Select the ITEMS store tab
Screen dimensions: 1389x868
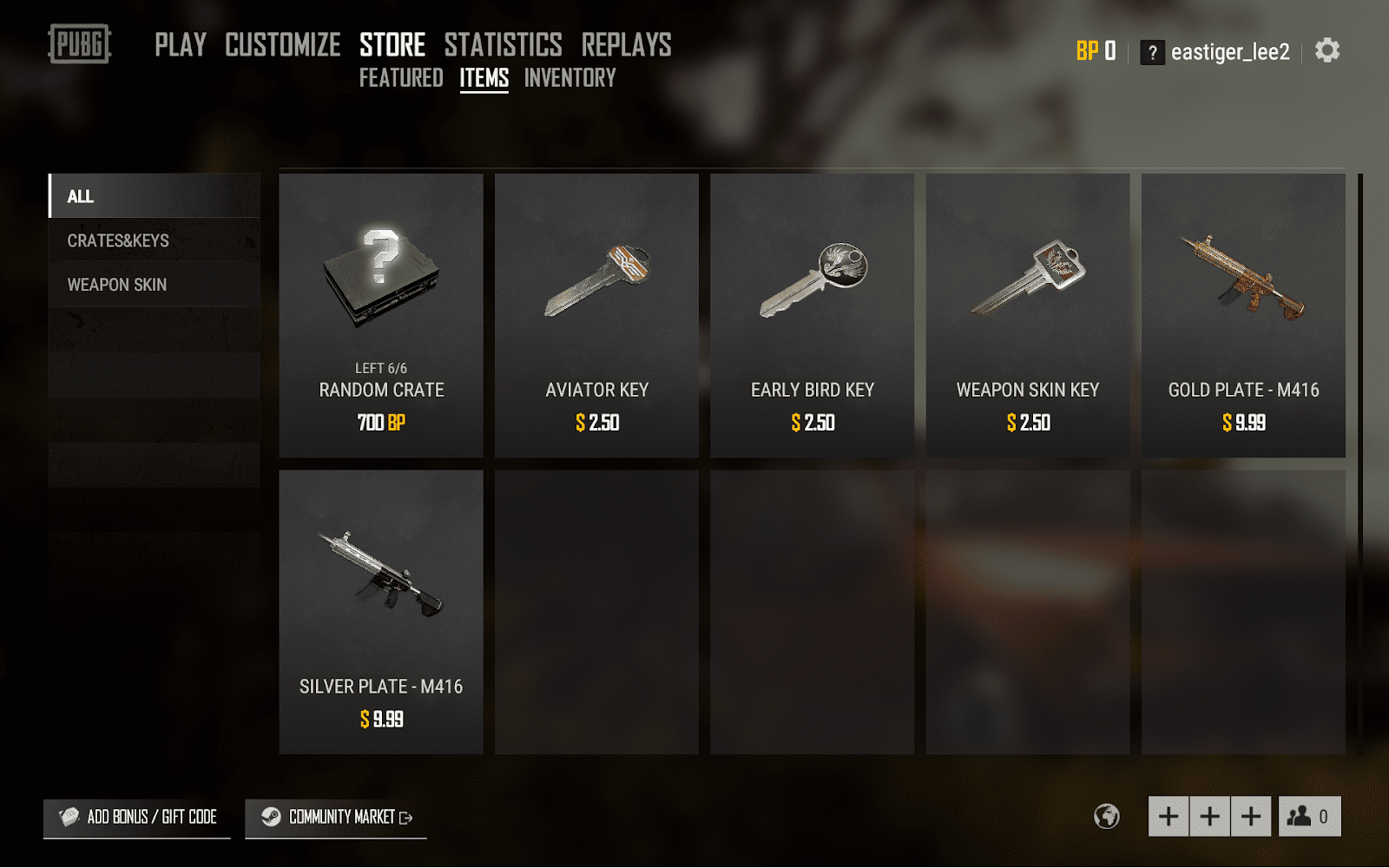[484, 78]
